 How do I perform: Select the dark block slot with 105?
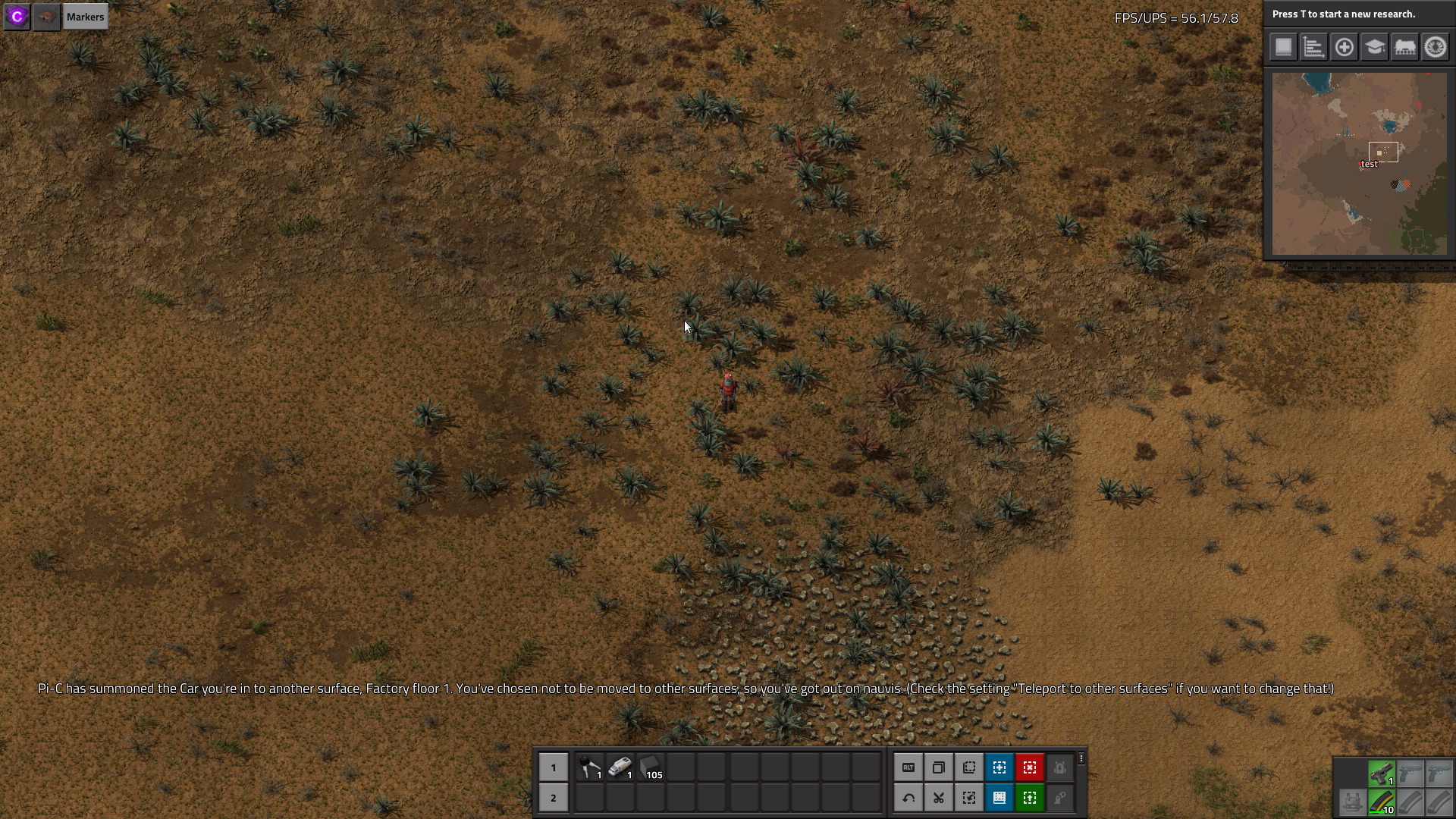point(651,767)
